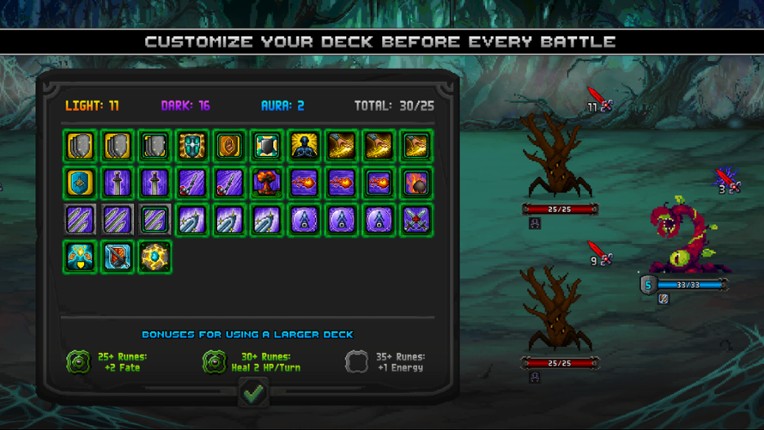
Task: Select the red shield and sword rune
Action: pos(117,257)
